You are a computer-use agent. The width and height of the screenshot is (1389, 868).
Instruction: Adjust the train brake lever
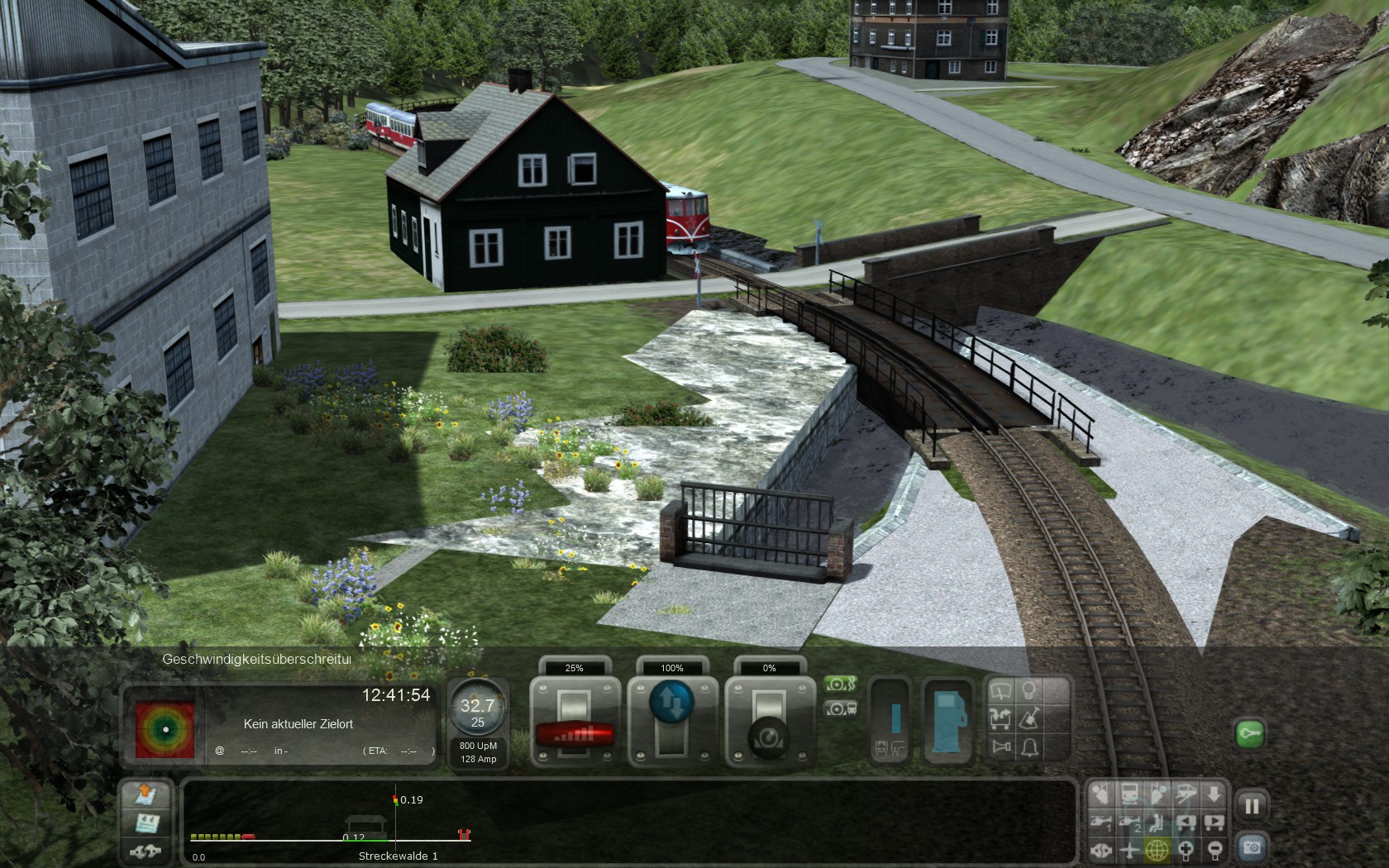pos(770,734)
